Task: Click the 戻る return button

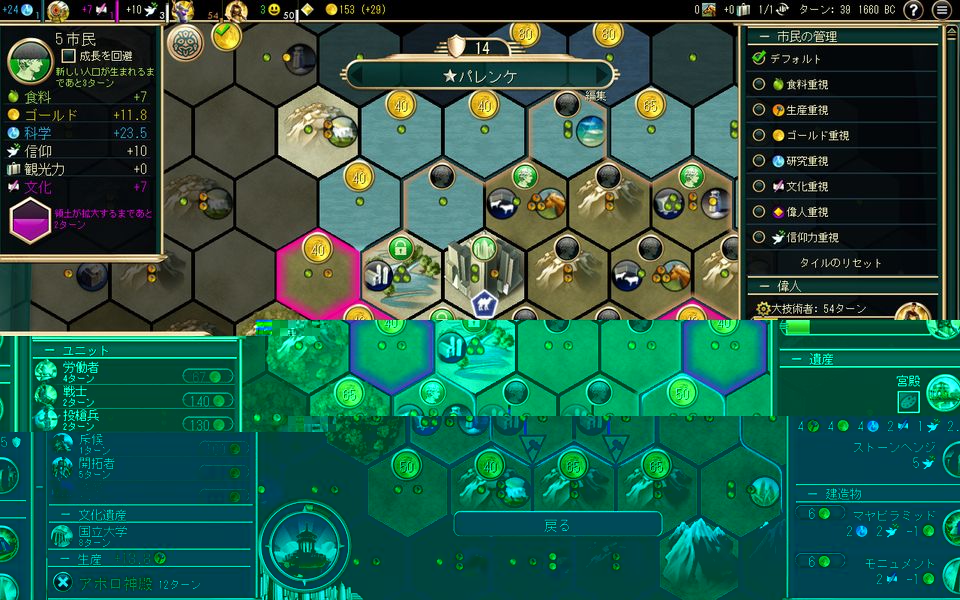Action: coord(557,525)
